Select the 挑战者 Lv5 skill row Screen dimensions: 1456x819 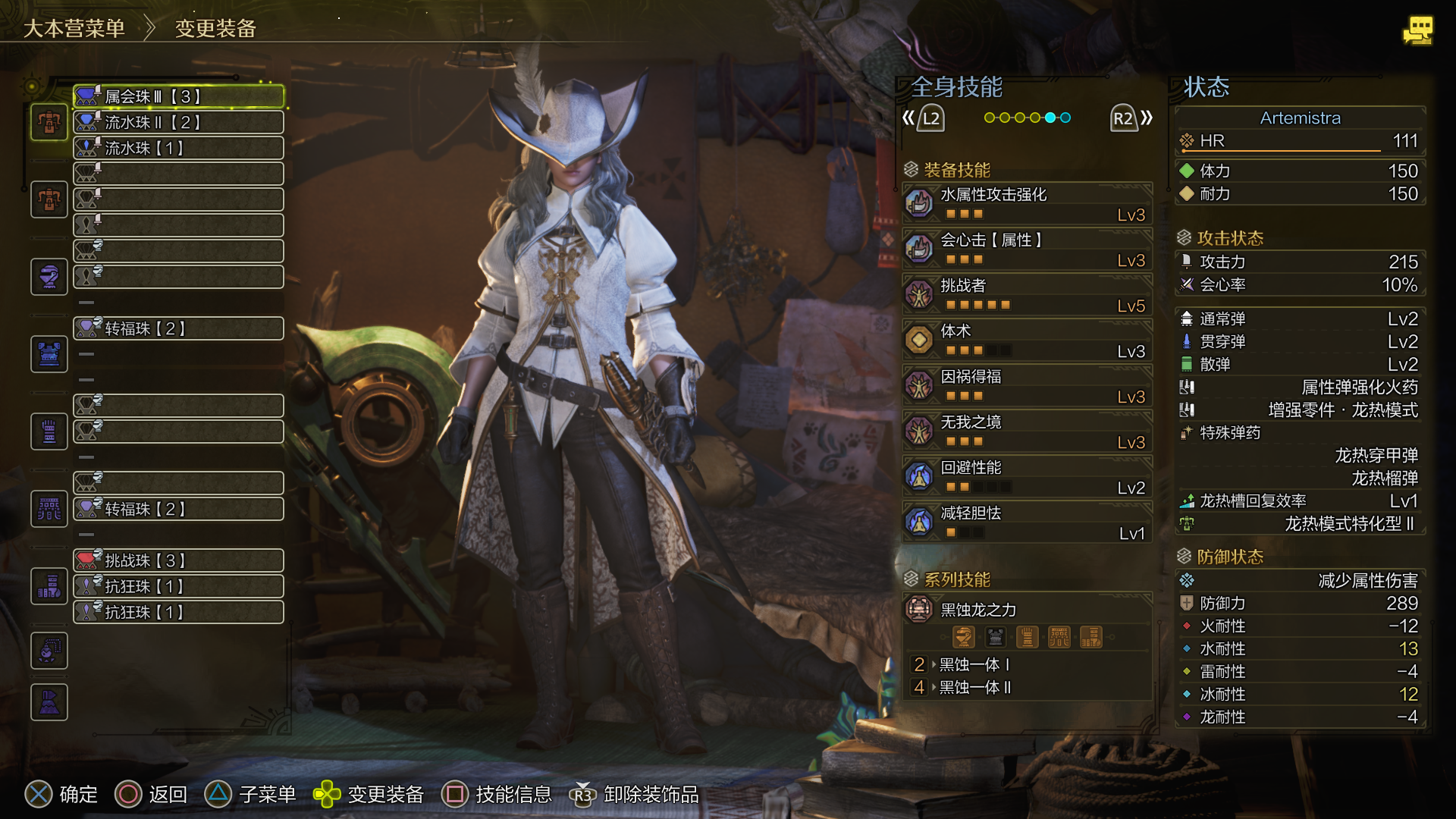(1028, 295)
